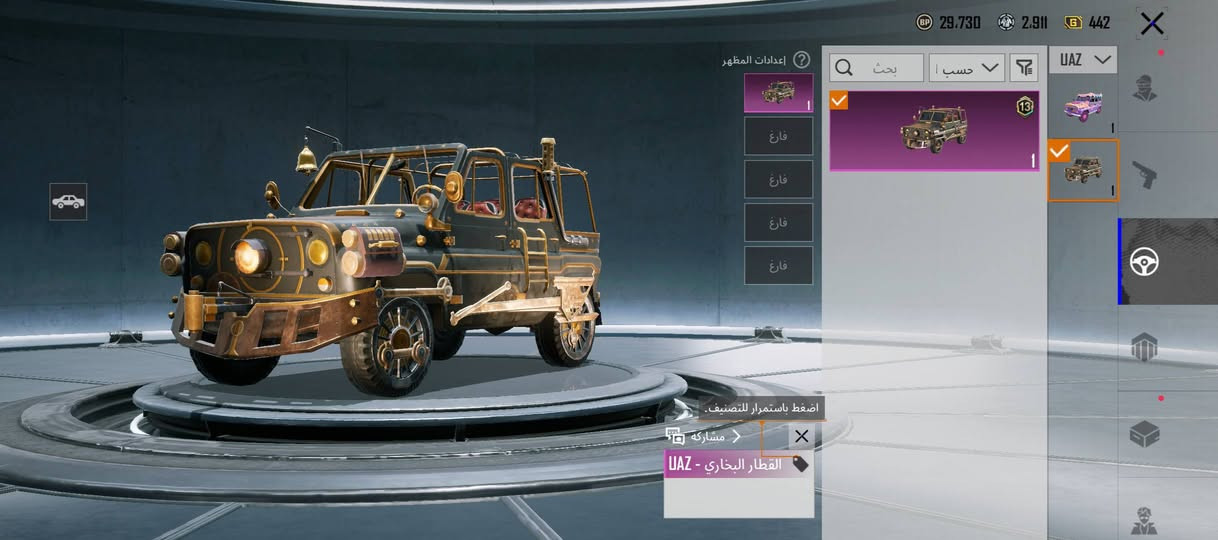
Task: Click the search input field
Action: point(877,68)
